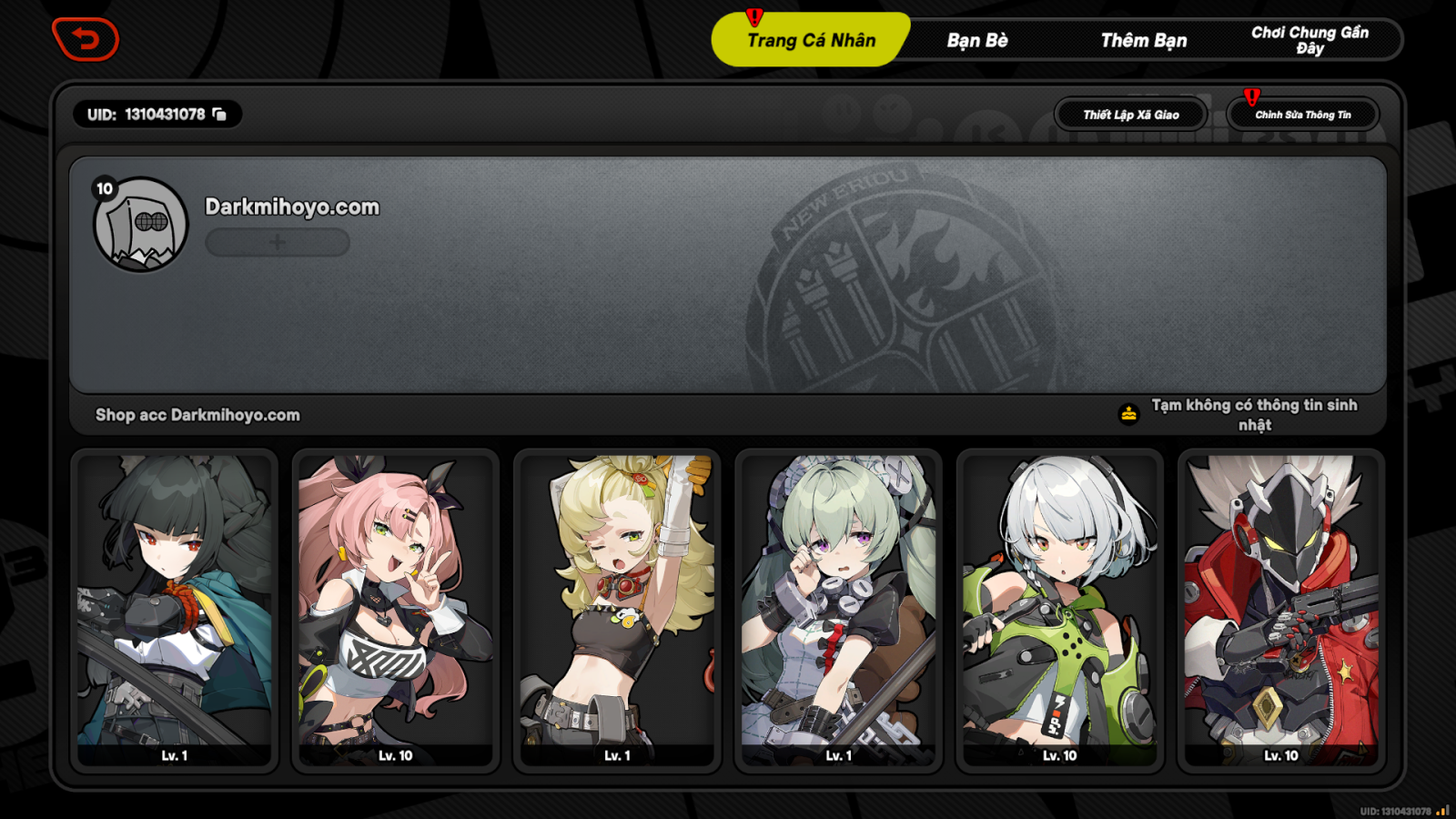Image resolution: width=1456 pixels, height=819 pixels.
Task: Select the first black-haired agent card Lv.1
Action: (172, 610)
